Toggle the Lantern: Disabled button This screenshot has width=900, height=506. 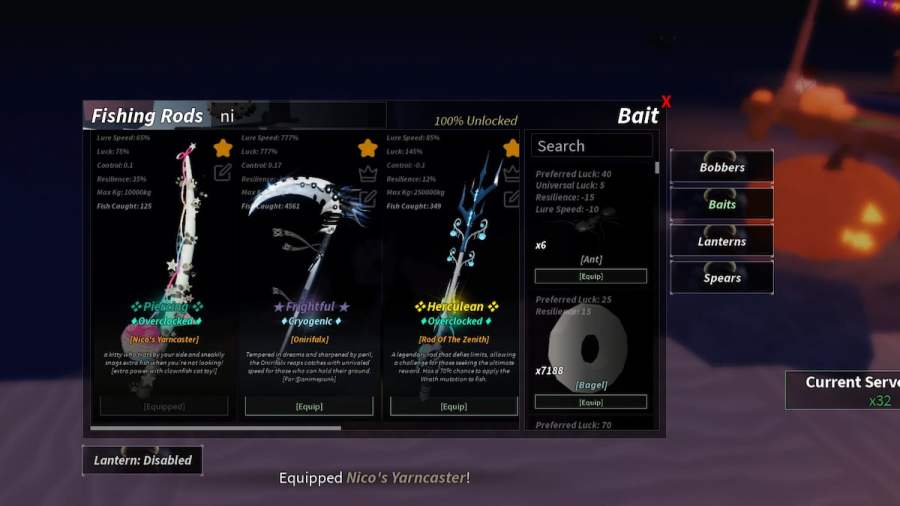[x=143, y=460]
